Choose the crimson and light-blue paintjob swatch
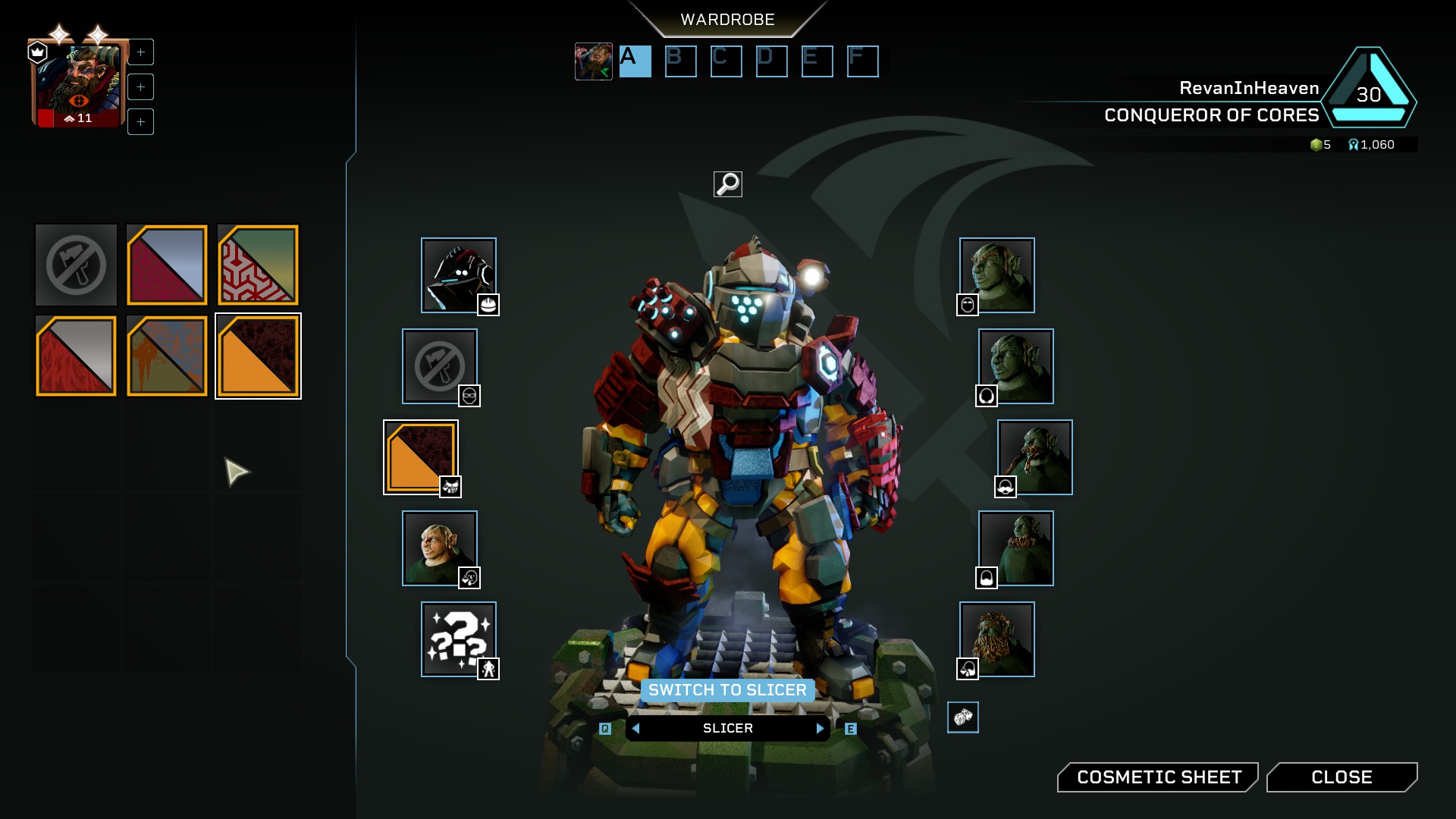Image resolution: width=1456 pixels, height=819 pixels. point(167,265)
